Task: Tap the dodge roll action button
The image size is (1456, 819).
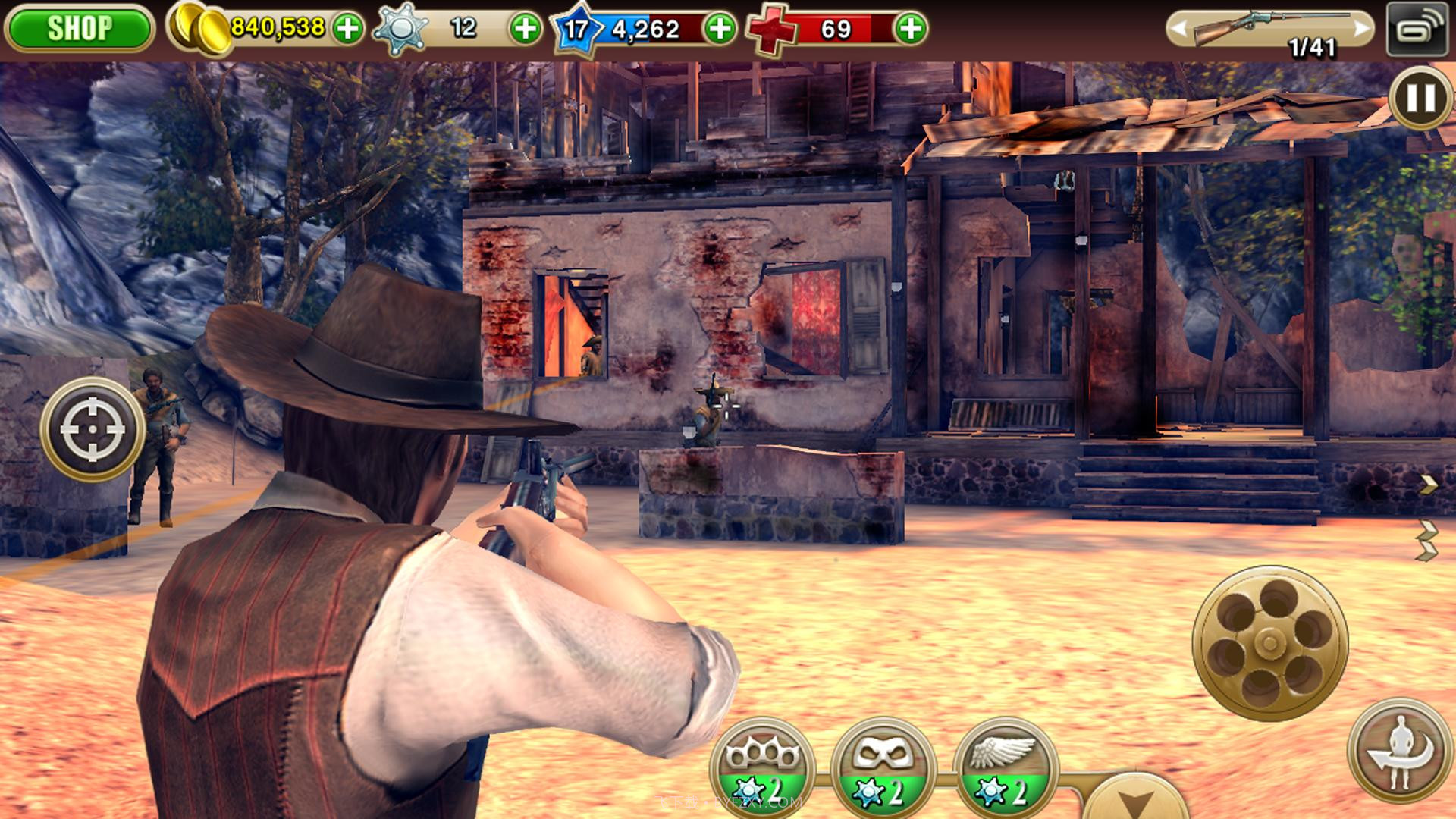Action: [1400, 751]
